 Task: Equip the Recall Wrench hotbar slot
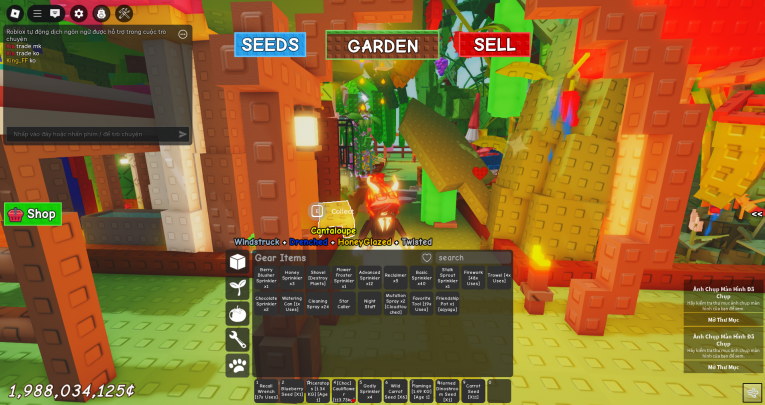click(x=265, y=391)
